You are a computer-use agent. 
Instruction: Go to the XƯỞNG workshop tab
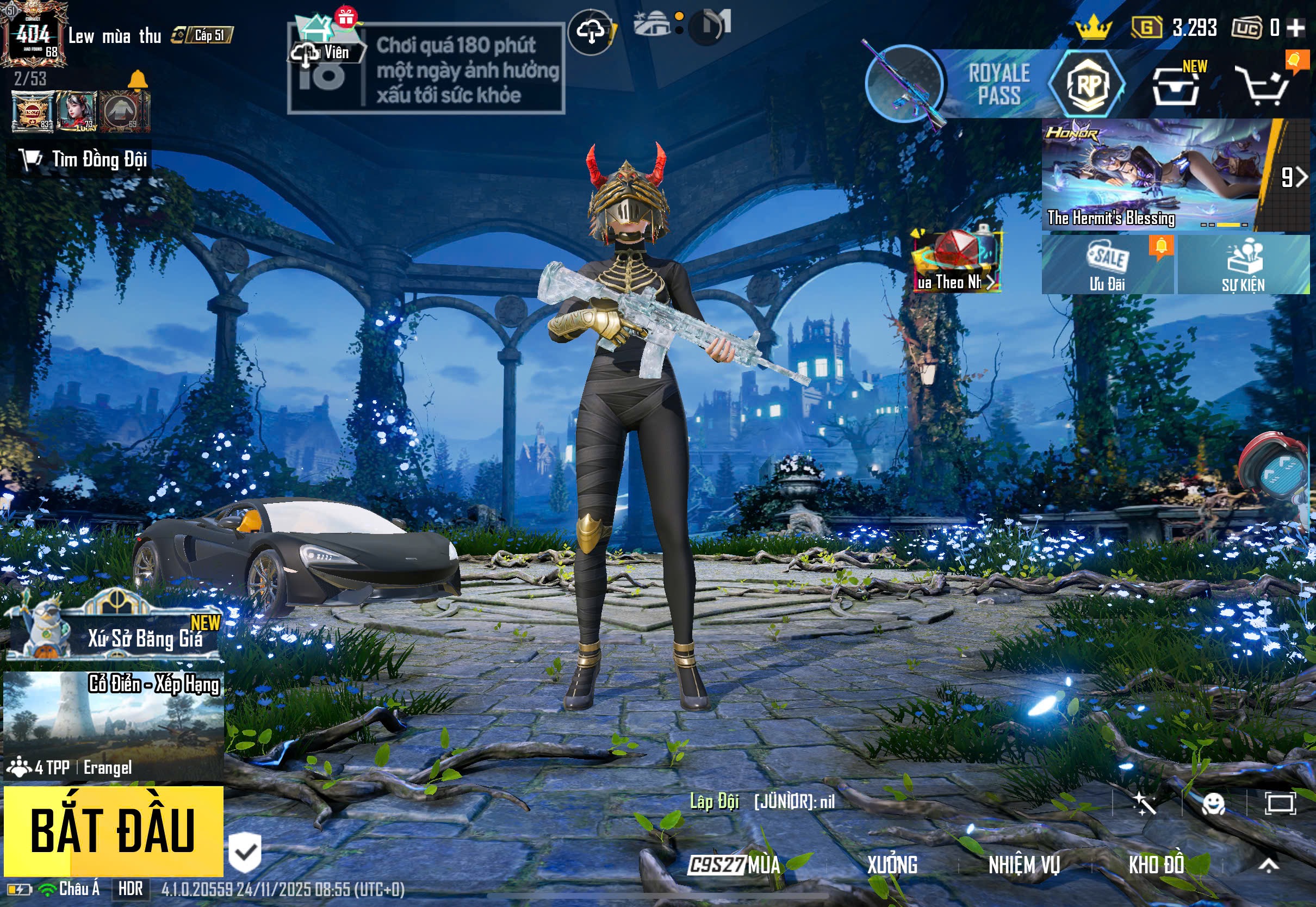892,865
